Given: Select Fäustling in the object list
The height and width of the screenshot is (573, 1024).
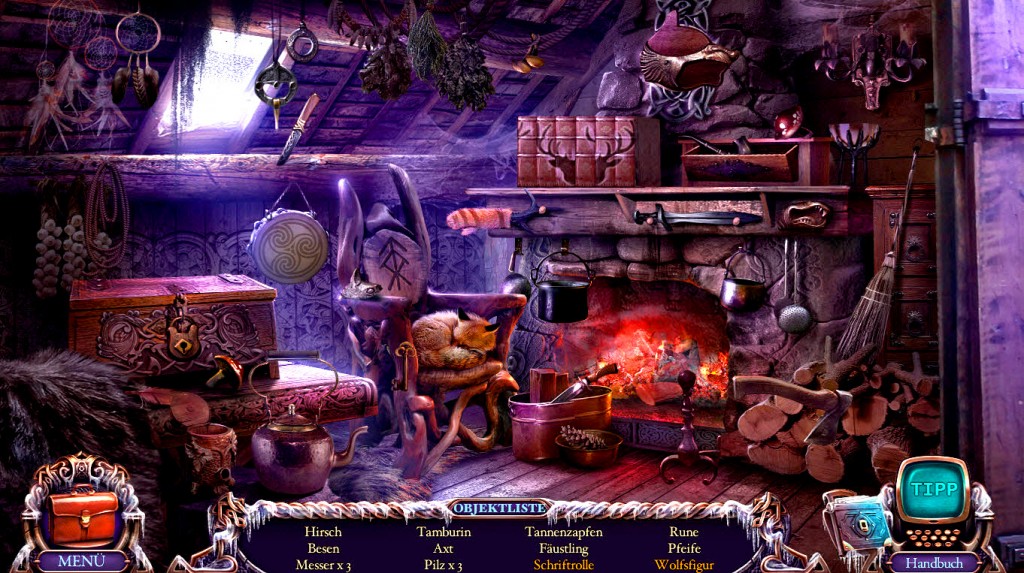Looking at the screenshot, I should click(564, 548).
